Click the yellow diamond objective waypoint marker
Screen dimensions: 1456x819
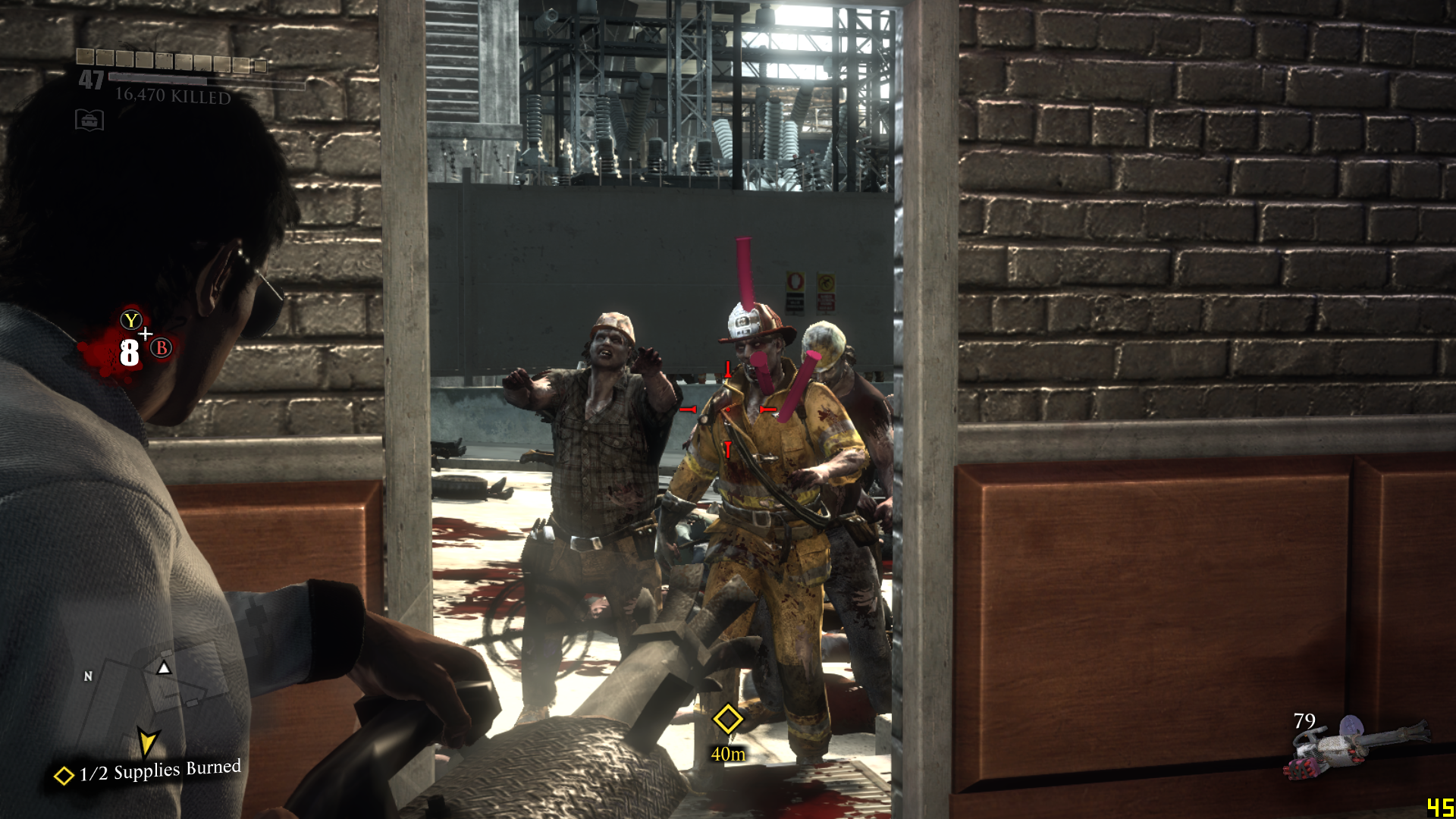[x=728, y=719]
